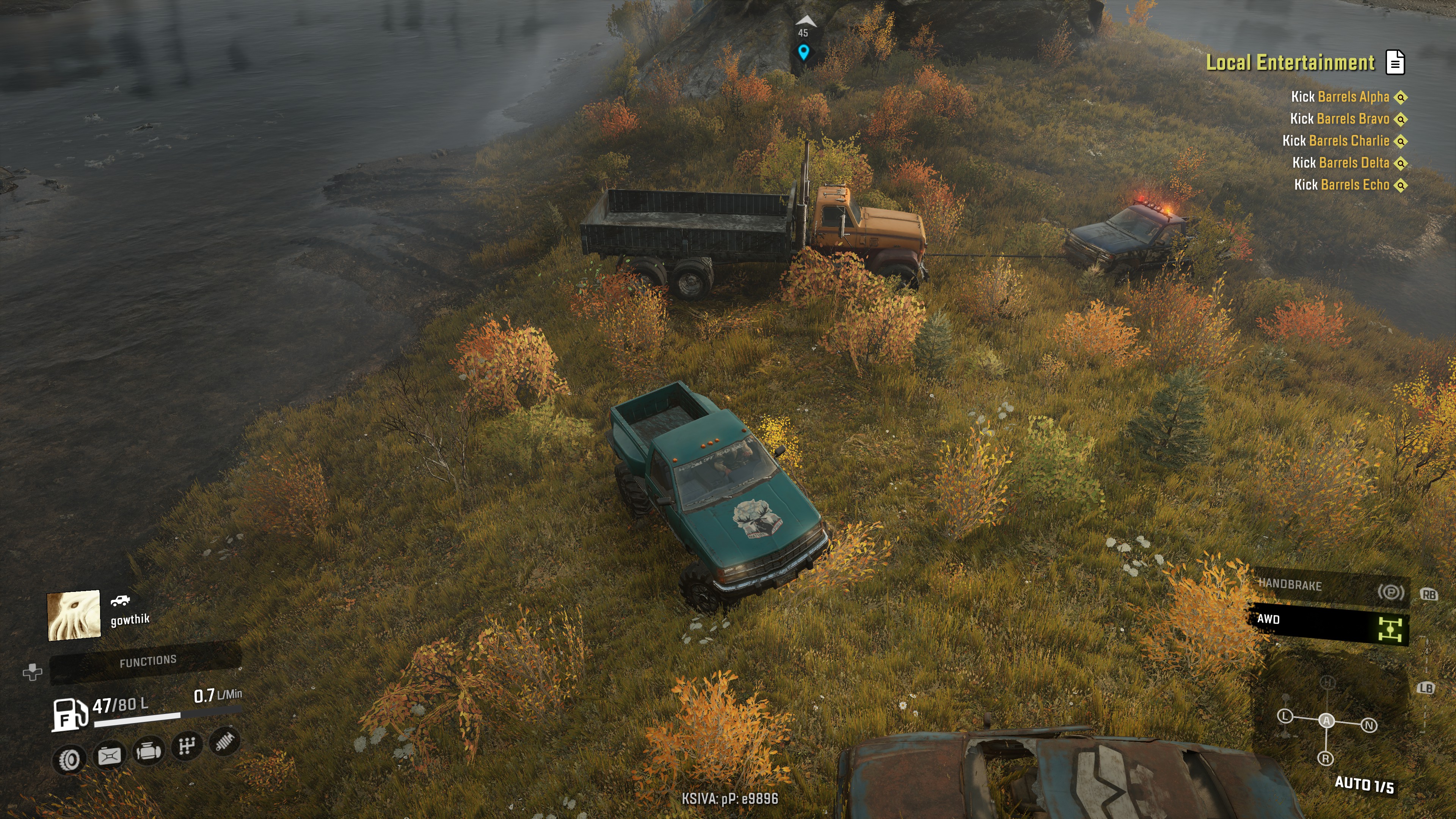Check the fuel tank damage icon
This screenshot has width=1456, height=819.
tap(109, 756)
